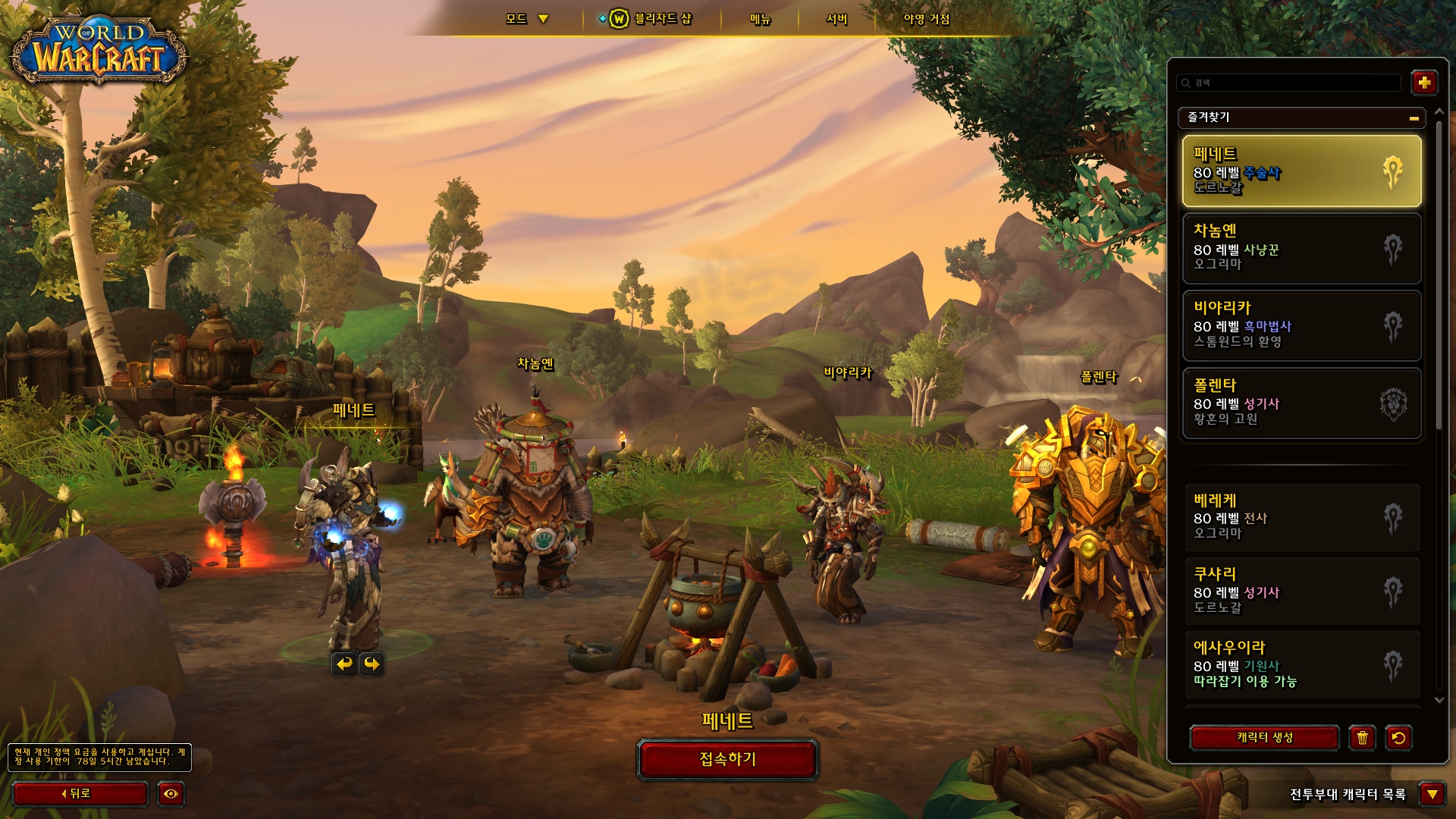This screenshot has height=819, width=1456.
Task: Click the red plus button beside search
Action: coord(1423,83)
